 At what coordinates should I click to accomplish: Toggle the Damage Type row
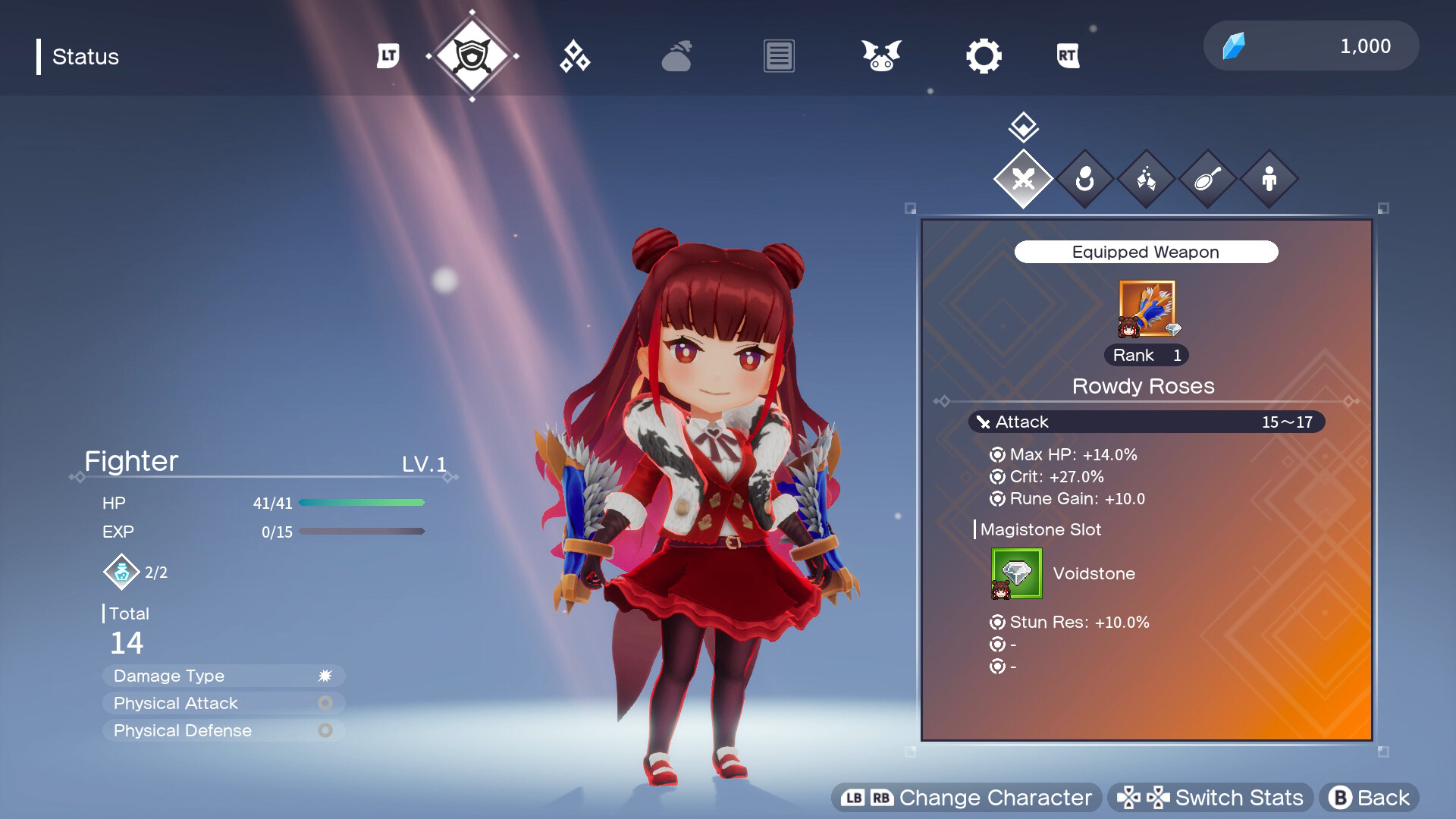coord(223,676)
